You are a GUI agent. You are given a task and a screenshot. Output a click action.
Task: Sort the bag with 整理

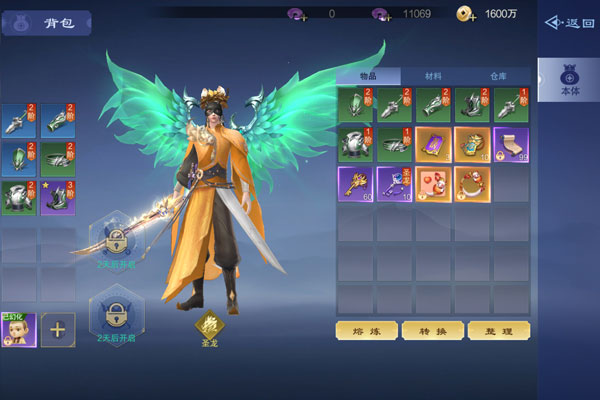coord(498,330)
